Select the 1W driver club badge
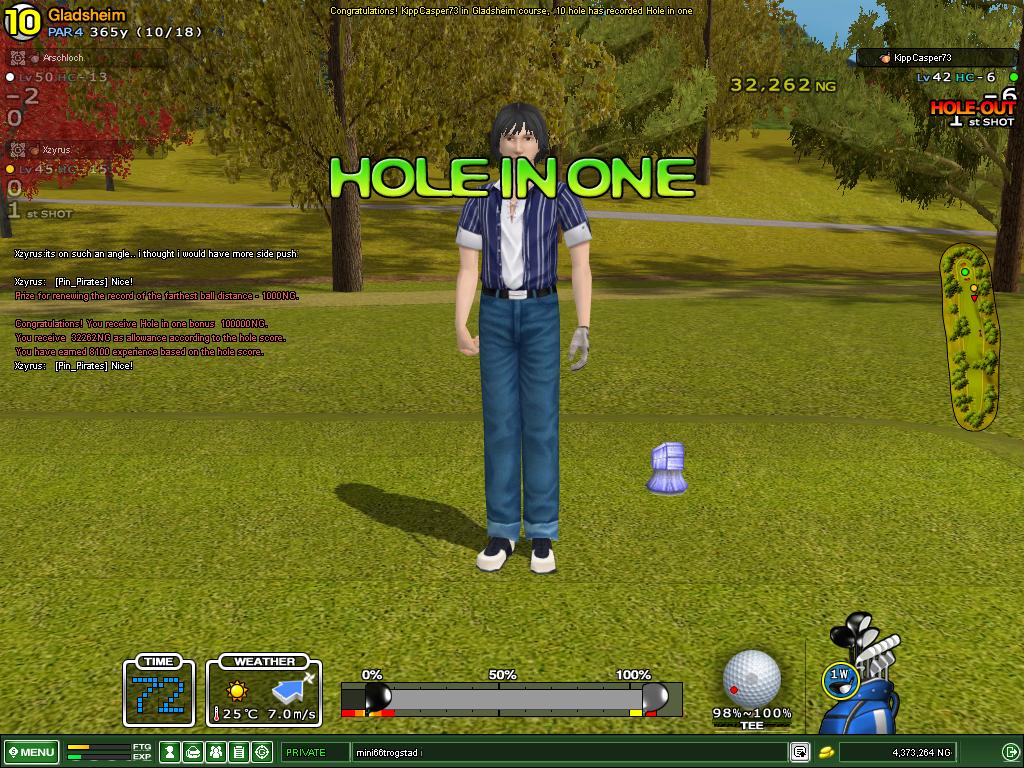 [x=841, y=677]
